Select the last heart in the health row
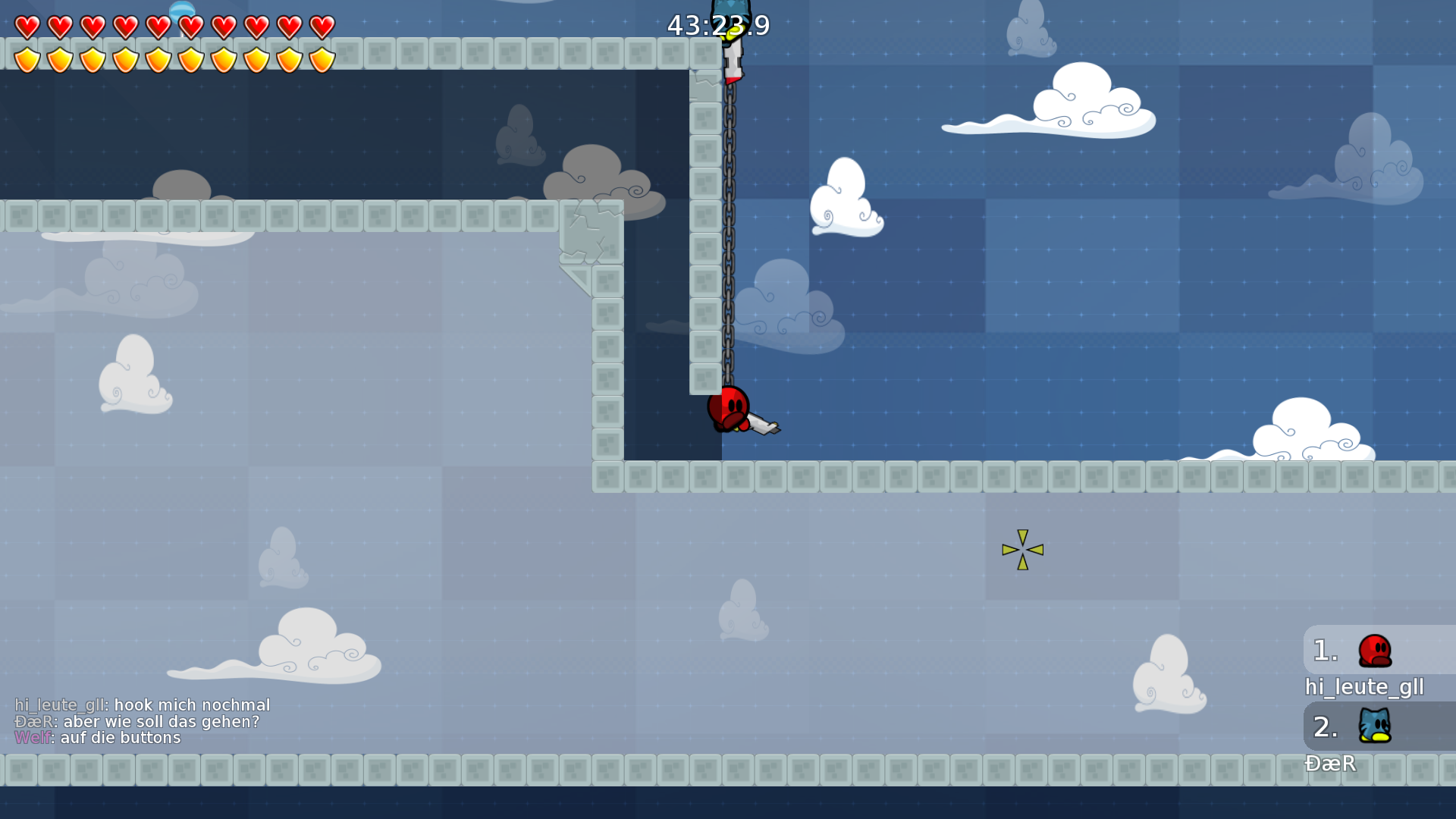1456x819 pixels. click(321, 25)
